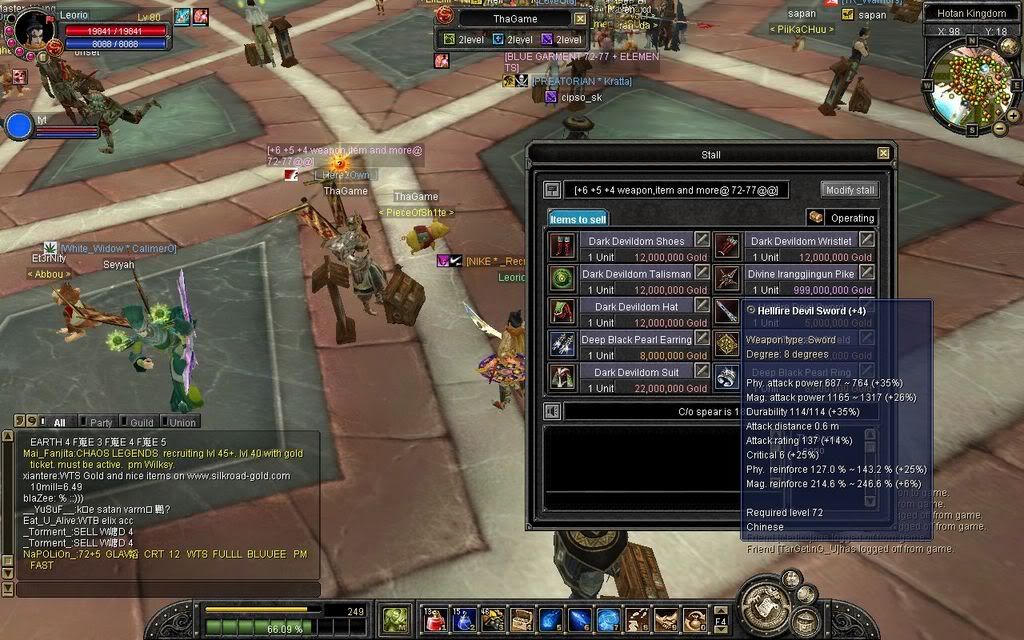The image size is (1024, 640).
Task: Select the Deep Black Pearl Earring icon
Action: tap(563, 344)
